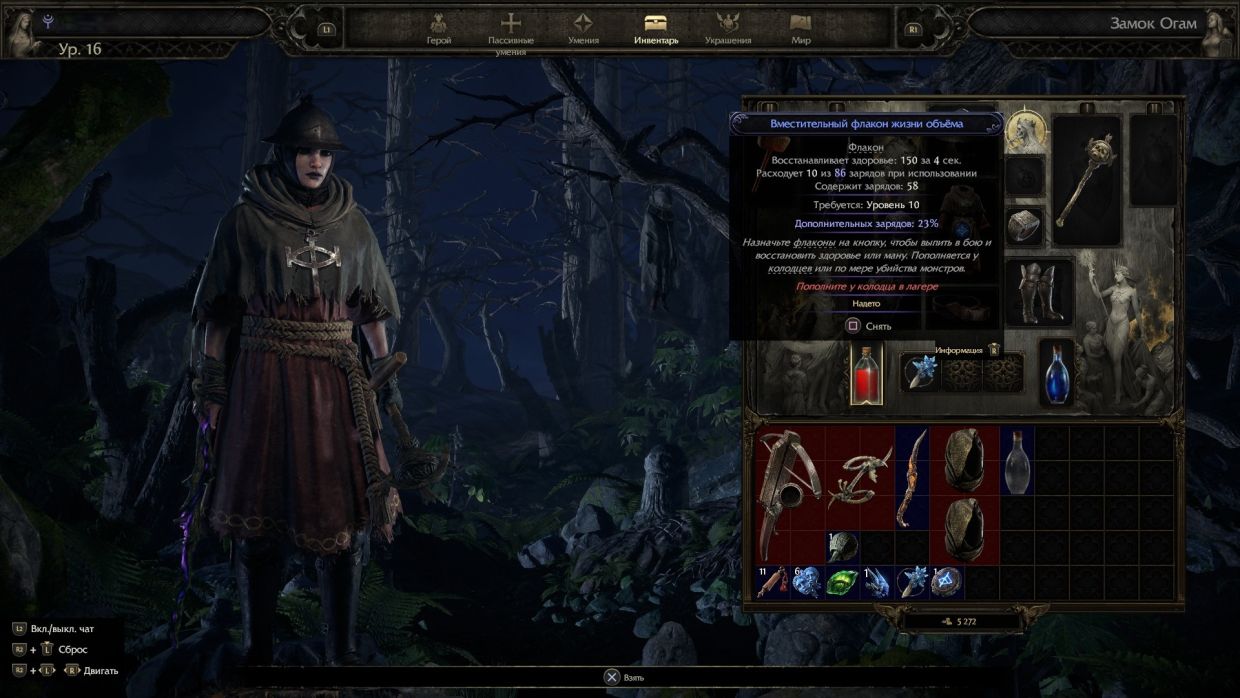
Task: Select the curved bow in inventory
Action: pyautogui.click(x=911, y=478)
